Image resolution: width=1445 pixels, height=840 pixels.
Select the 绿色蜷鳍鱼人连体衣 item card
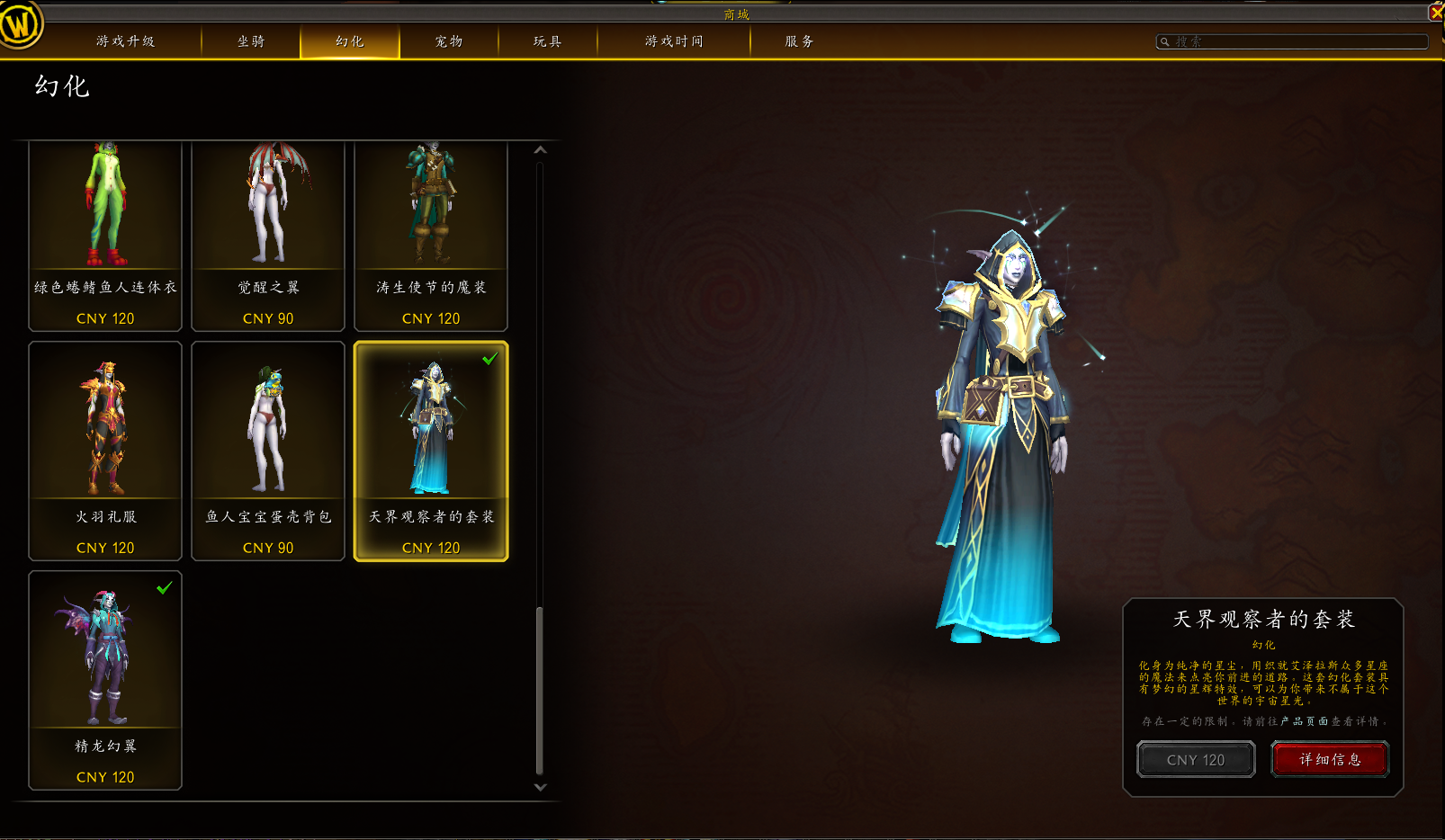pyautogui.click(x=105, y=234)
